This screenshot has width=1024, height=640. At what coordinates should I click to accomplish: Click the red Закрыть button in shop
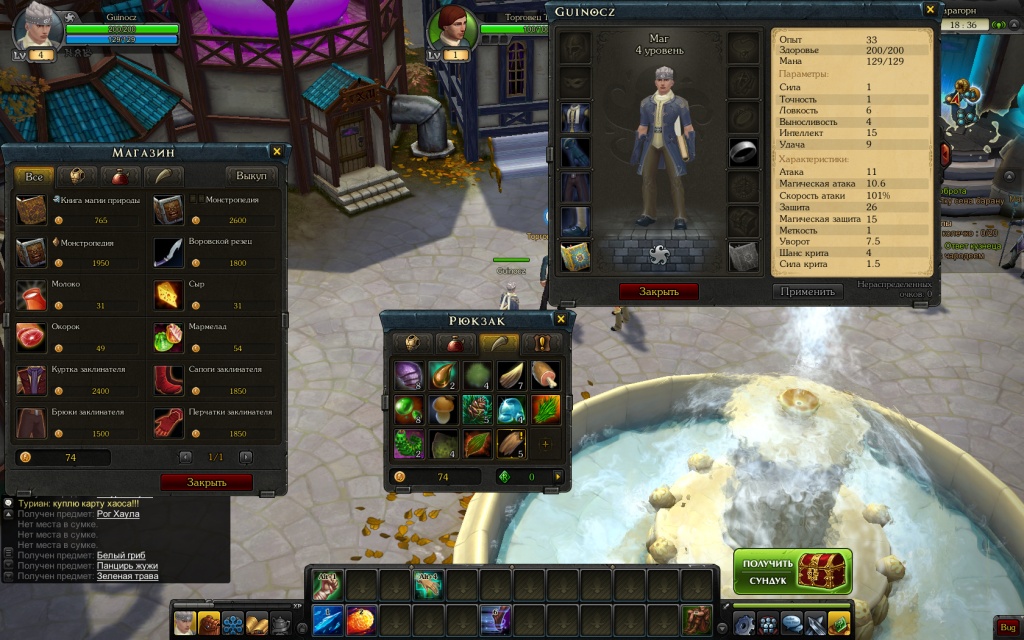click(x=206, y=482)
